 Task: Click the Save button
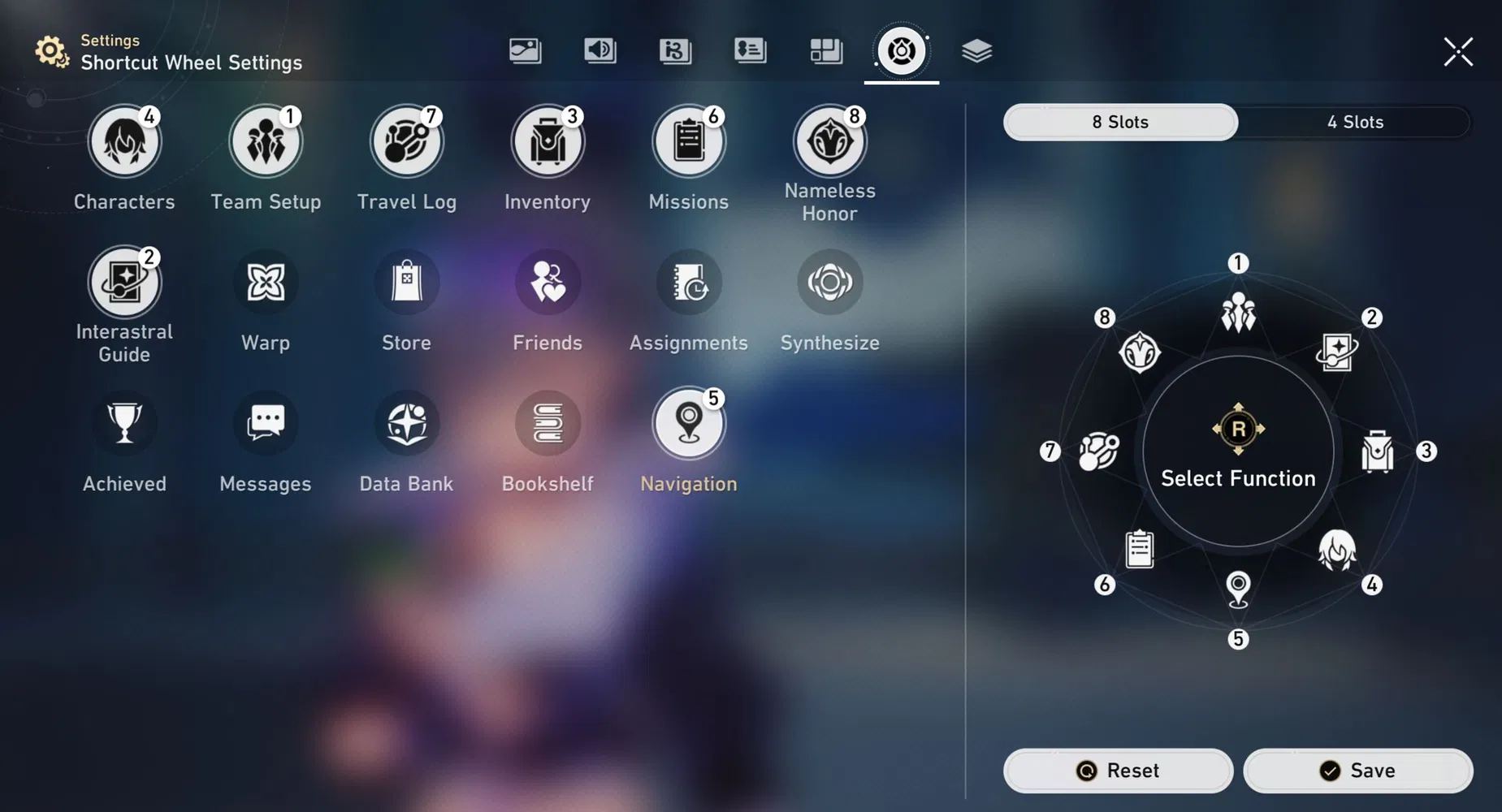pos(1358,770)
